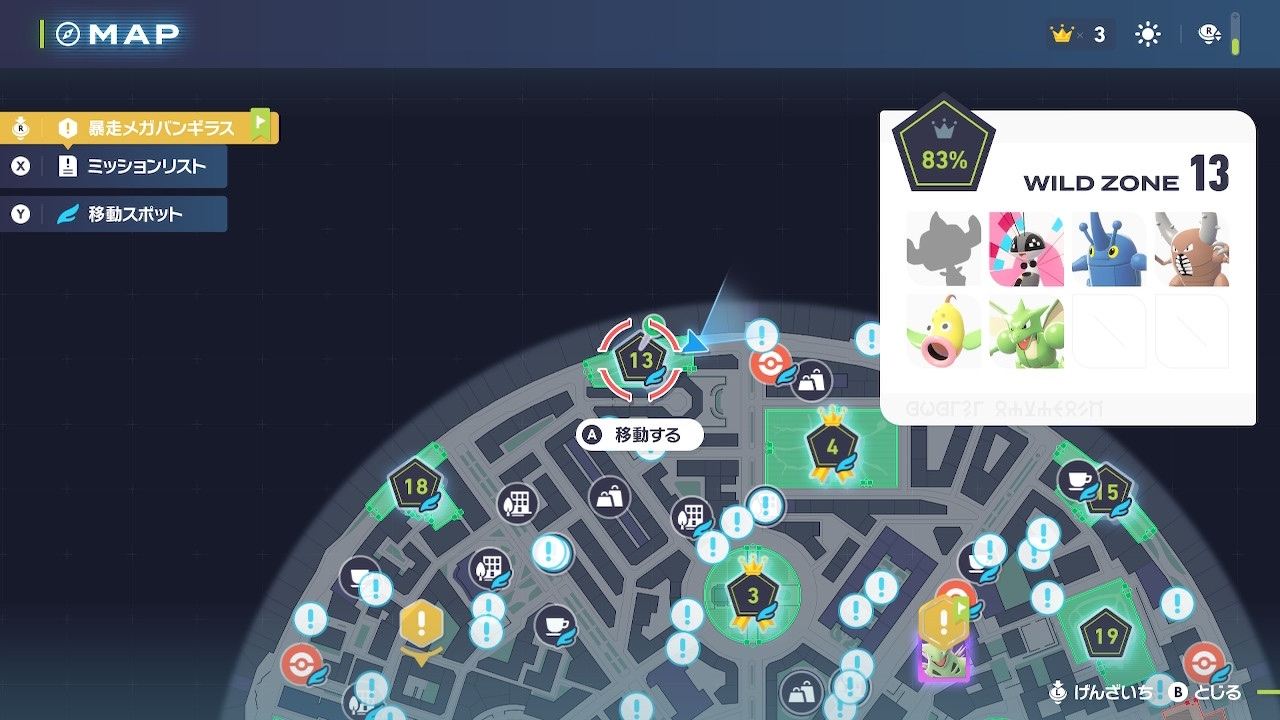
Task: Select Wild Zone 4 map marker
Action: pyautogui.click(x=832, y=447)
